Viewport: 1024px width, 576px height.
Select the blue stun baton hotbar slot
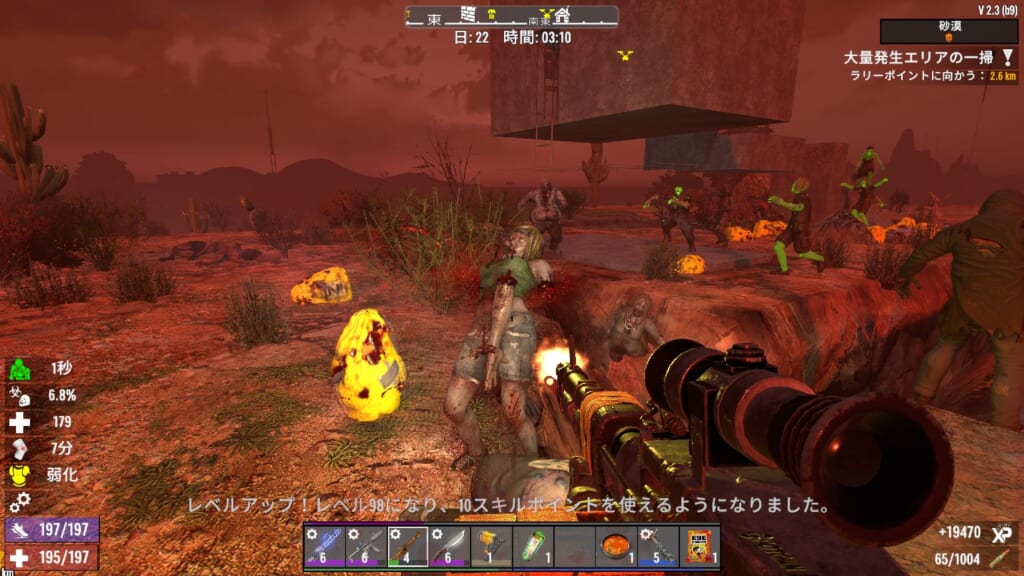pos(324,546)
